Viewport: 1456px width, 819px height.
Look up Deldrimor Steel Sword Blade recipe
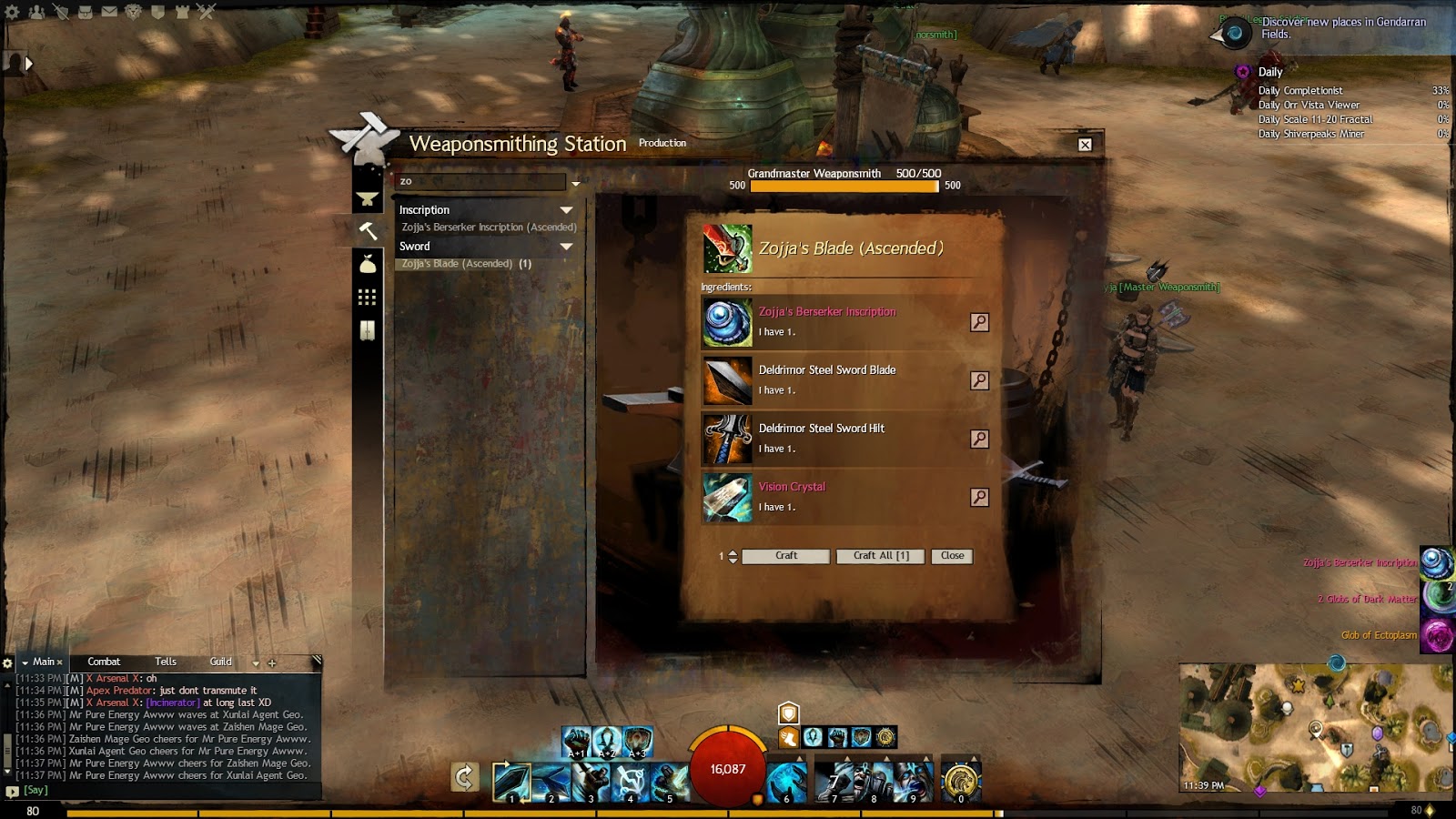point(979,380)
